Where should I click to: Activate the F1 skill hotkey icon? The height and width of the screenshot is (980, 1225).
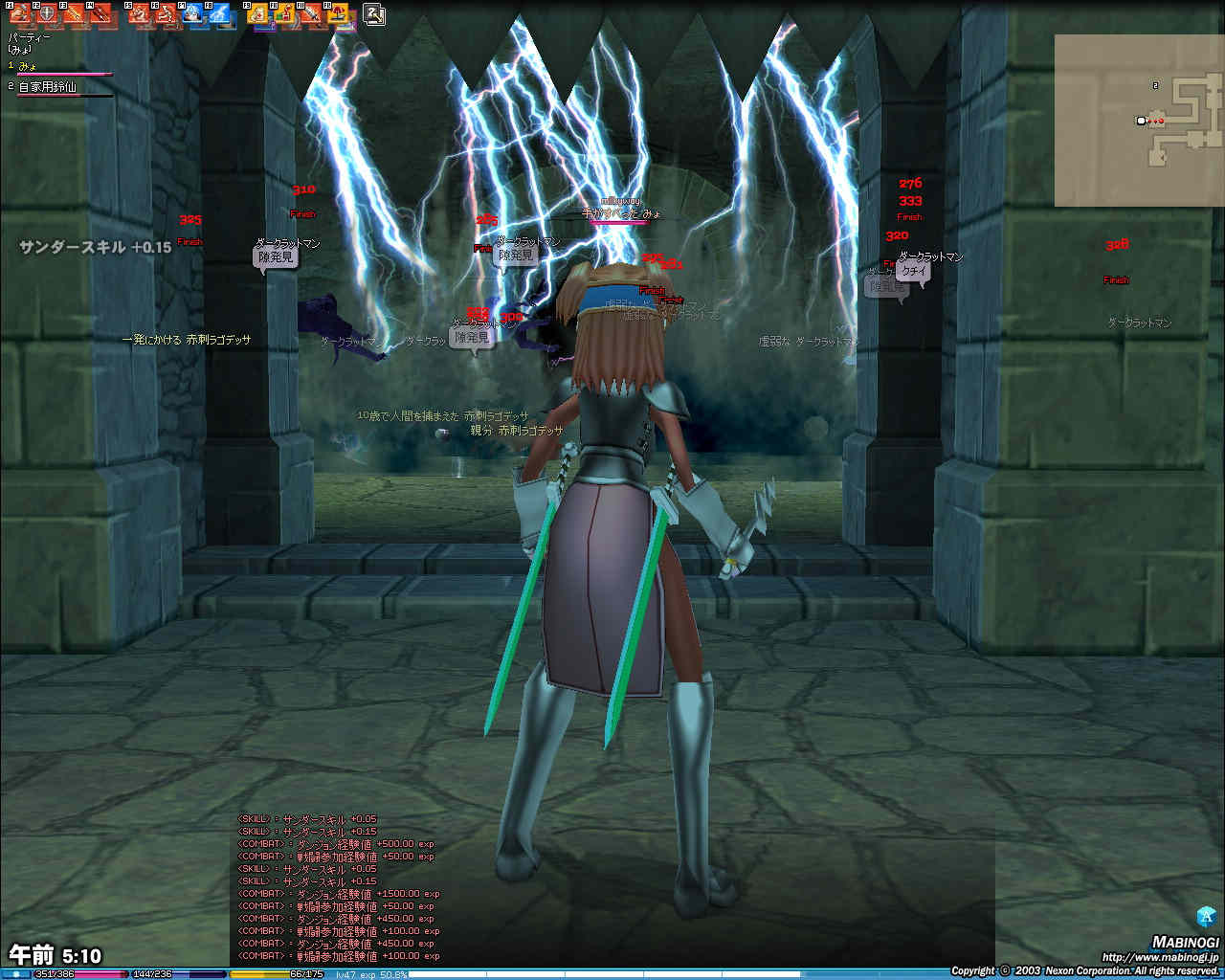(x=20, y=15)
